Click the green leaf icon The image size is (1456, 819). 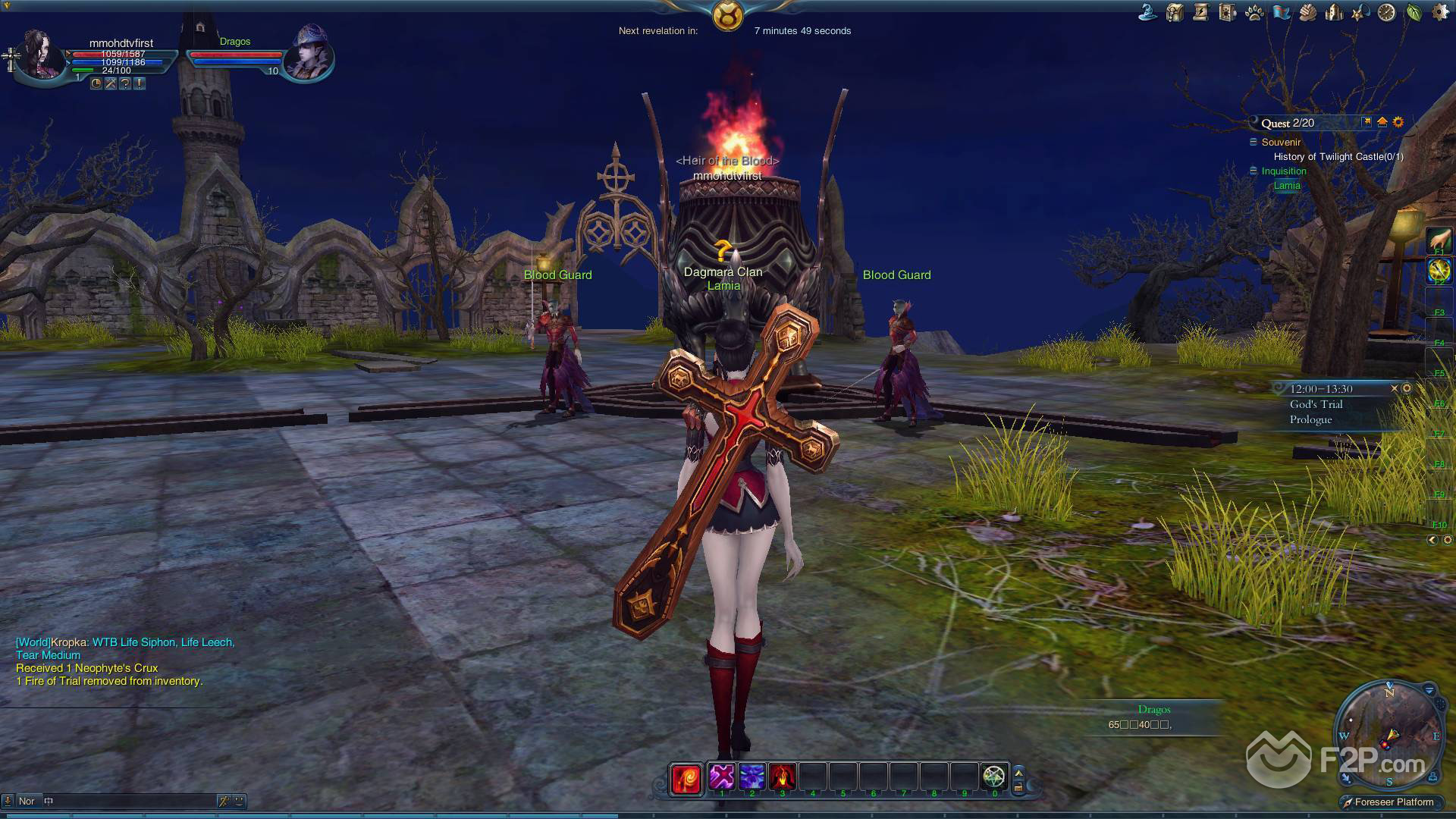point(1414,12)
